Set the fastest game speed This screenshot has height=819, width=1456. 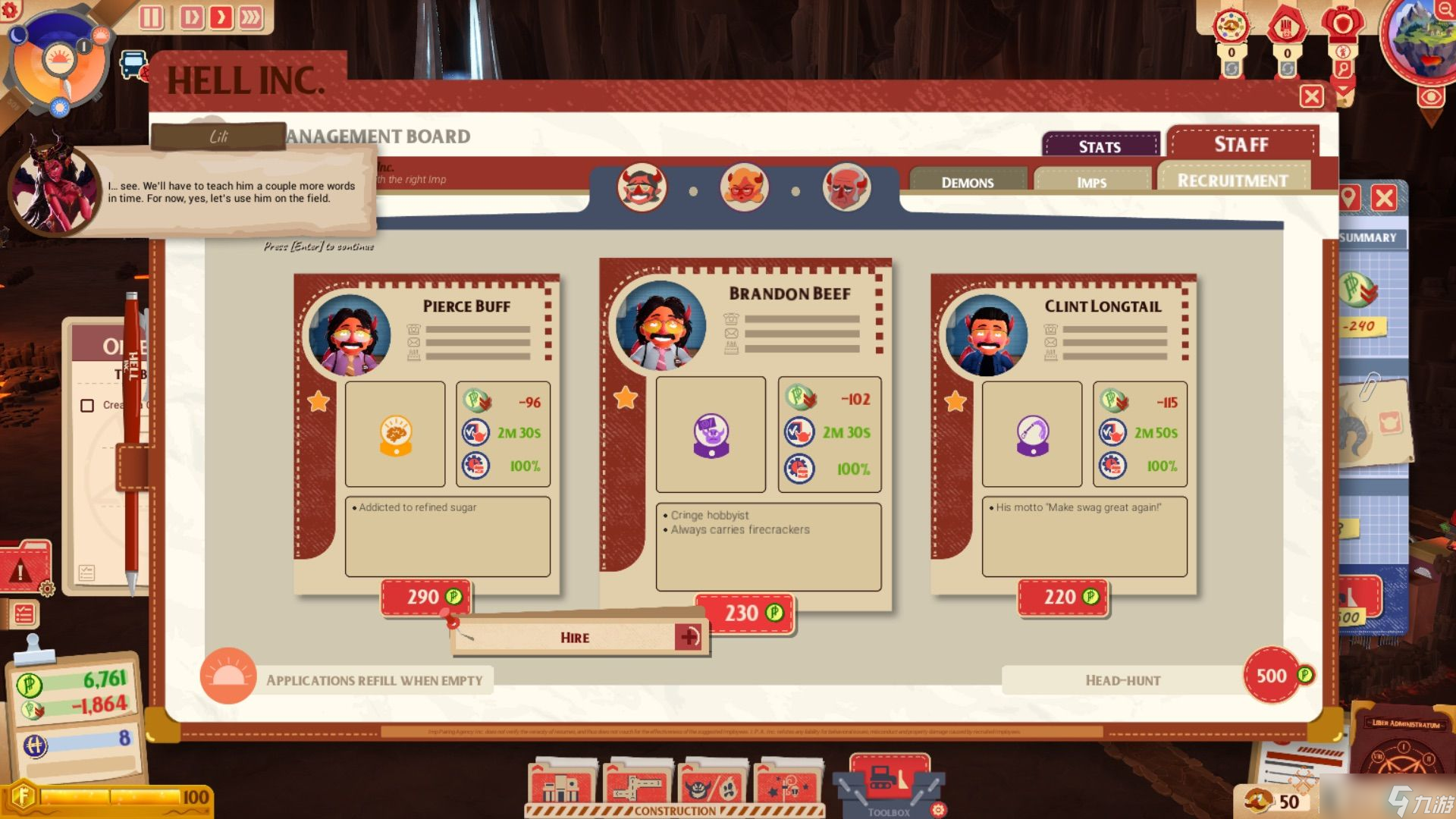[x=251, y=17]
